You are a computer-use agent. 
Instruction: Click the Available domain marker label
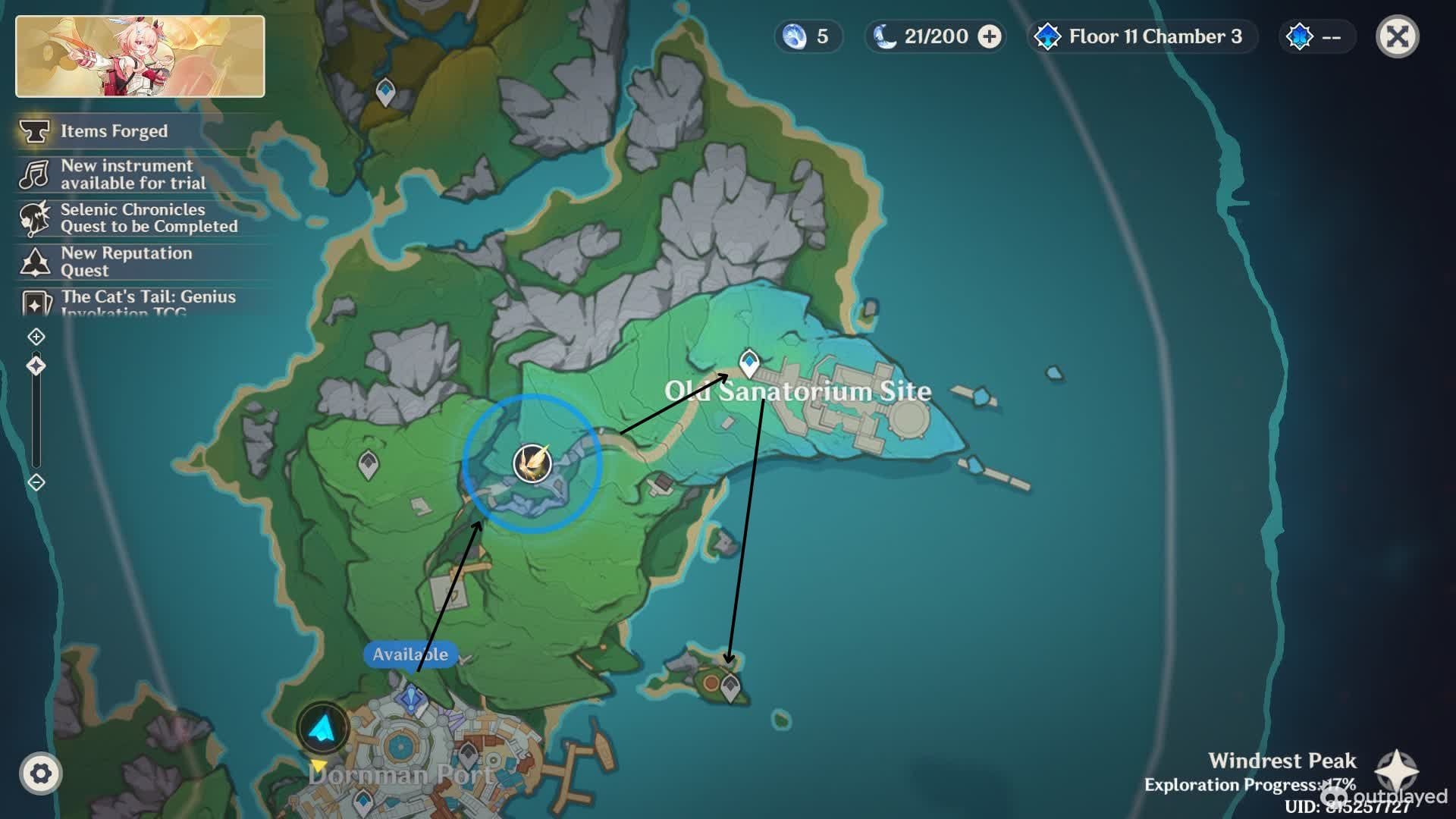[410, 654]
